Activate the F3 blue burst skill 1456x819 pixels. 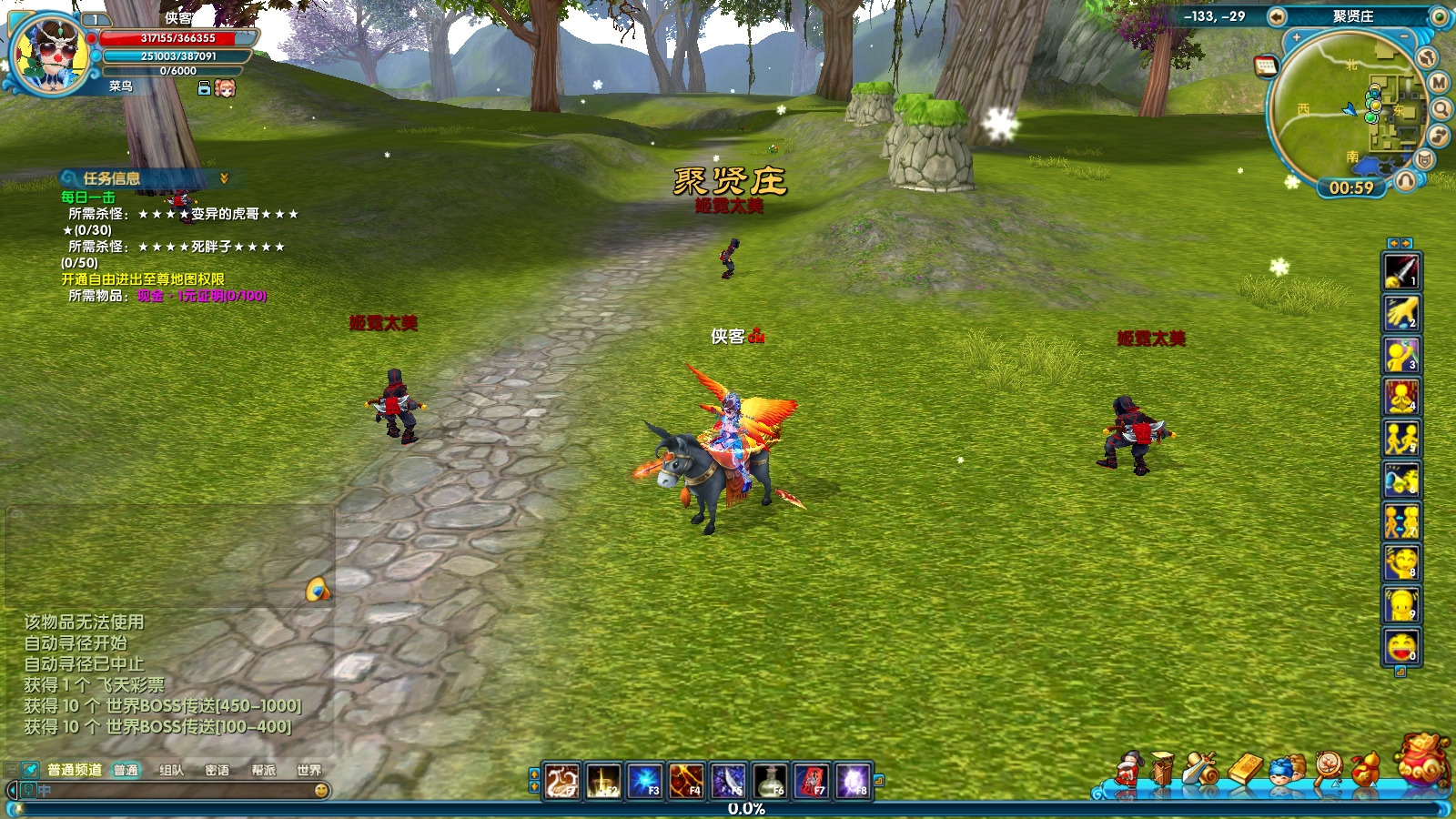click(x=644, y=781)
